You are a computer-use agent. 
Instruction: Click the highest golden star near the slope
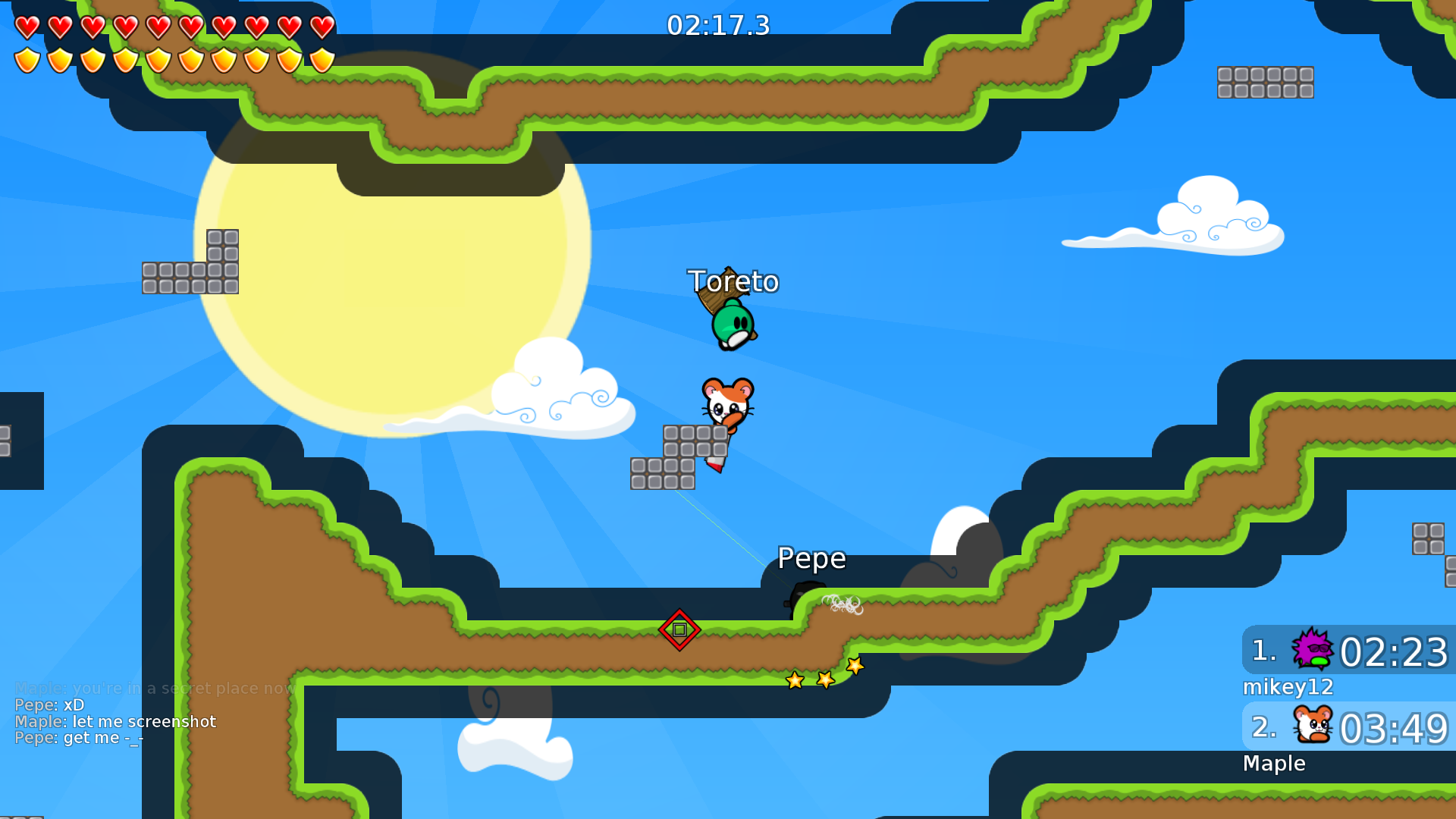tap(855, 665)
